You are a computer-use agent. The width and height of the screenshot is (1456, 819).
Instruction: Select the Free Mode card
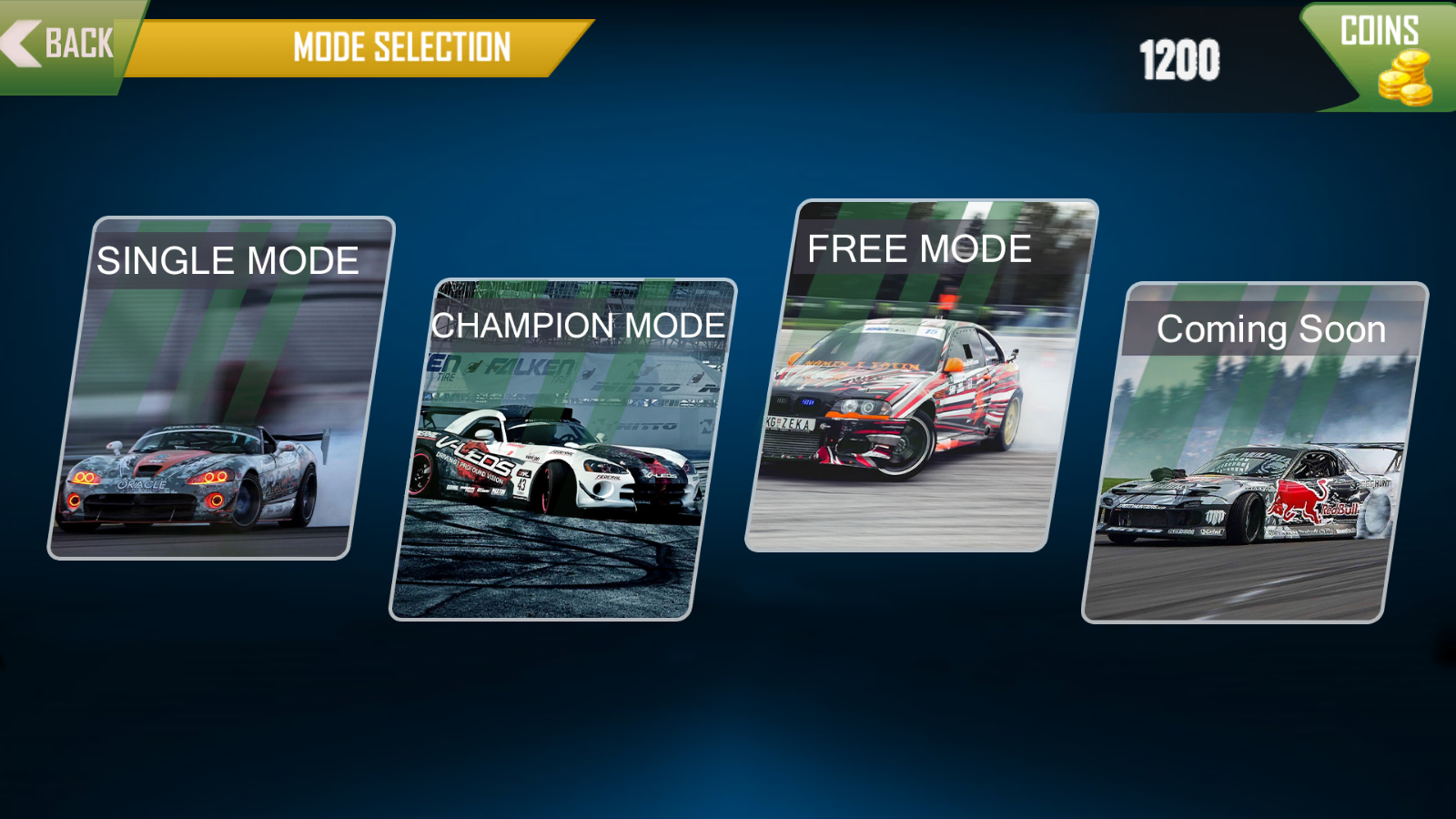pos(924,373)
